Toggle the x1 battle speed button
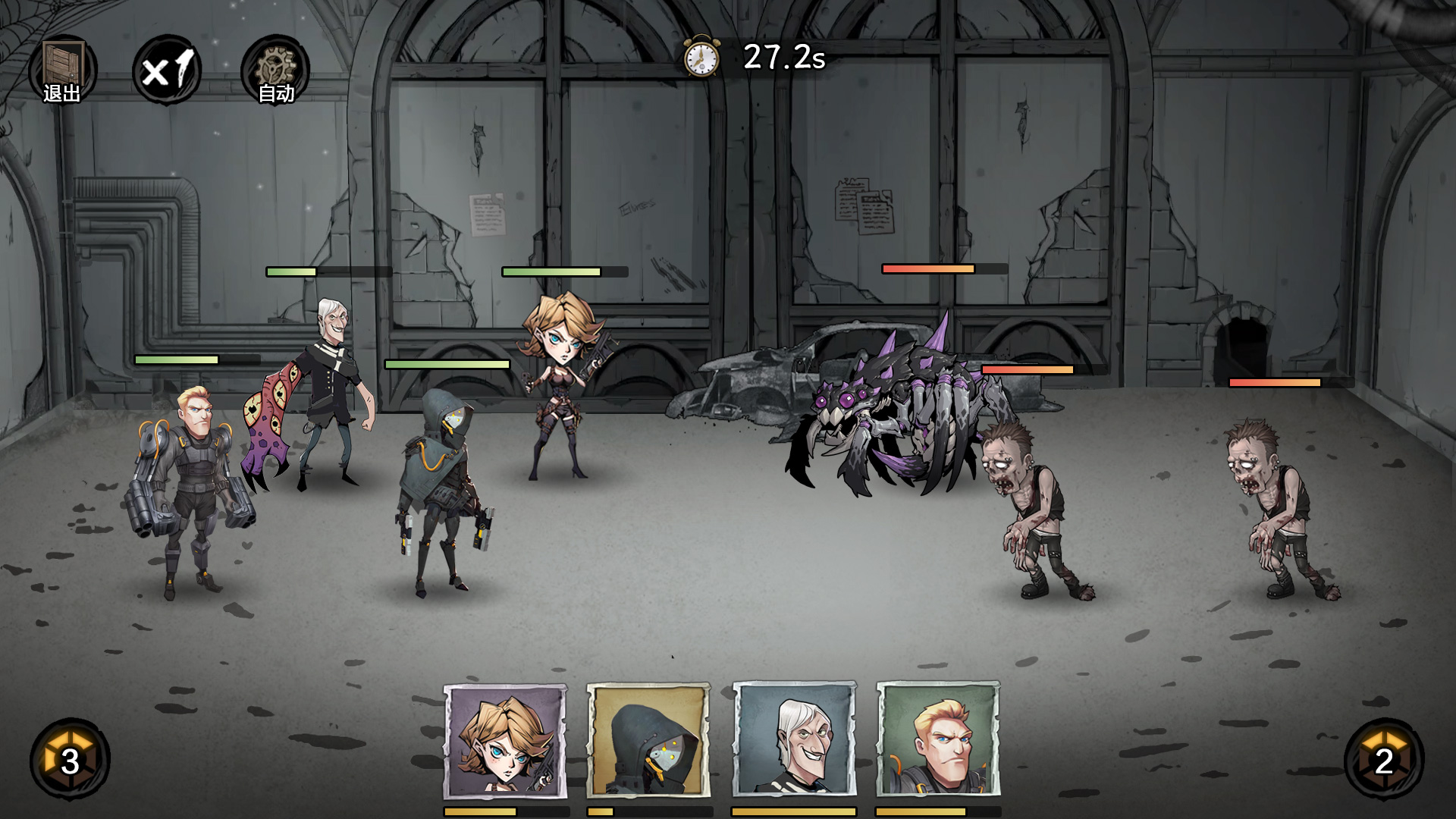Viewport: 1456px width, 819px height. click(x=167, y=71)
